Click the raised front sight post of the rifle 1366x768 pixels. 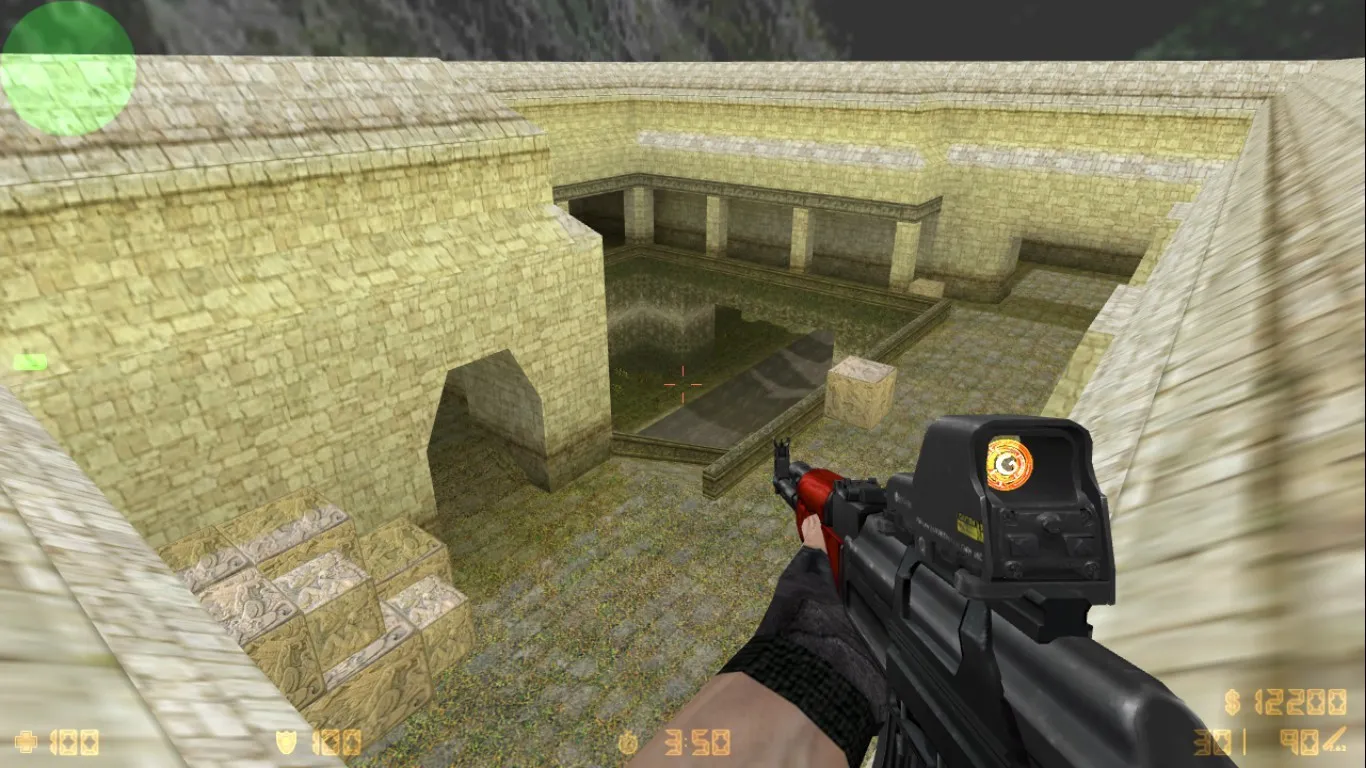pos(783,450)
